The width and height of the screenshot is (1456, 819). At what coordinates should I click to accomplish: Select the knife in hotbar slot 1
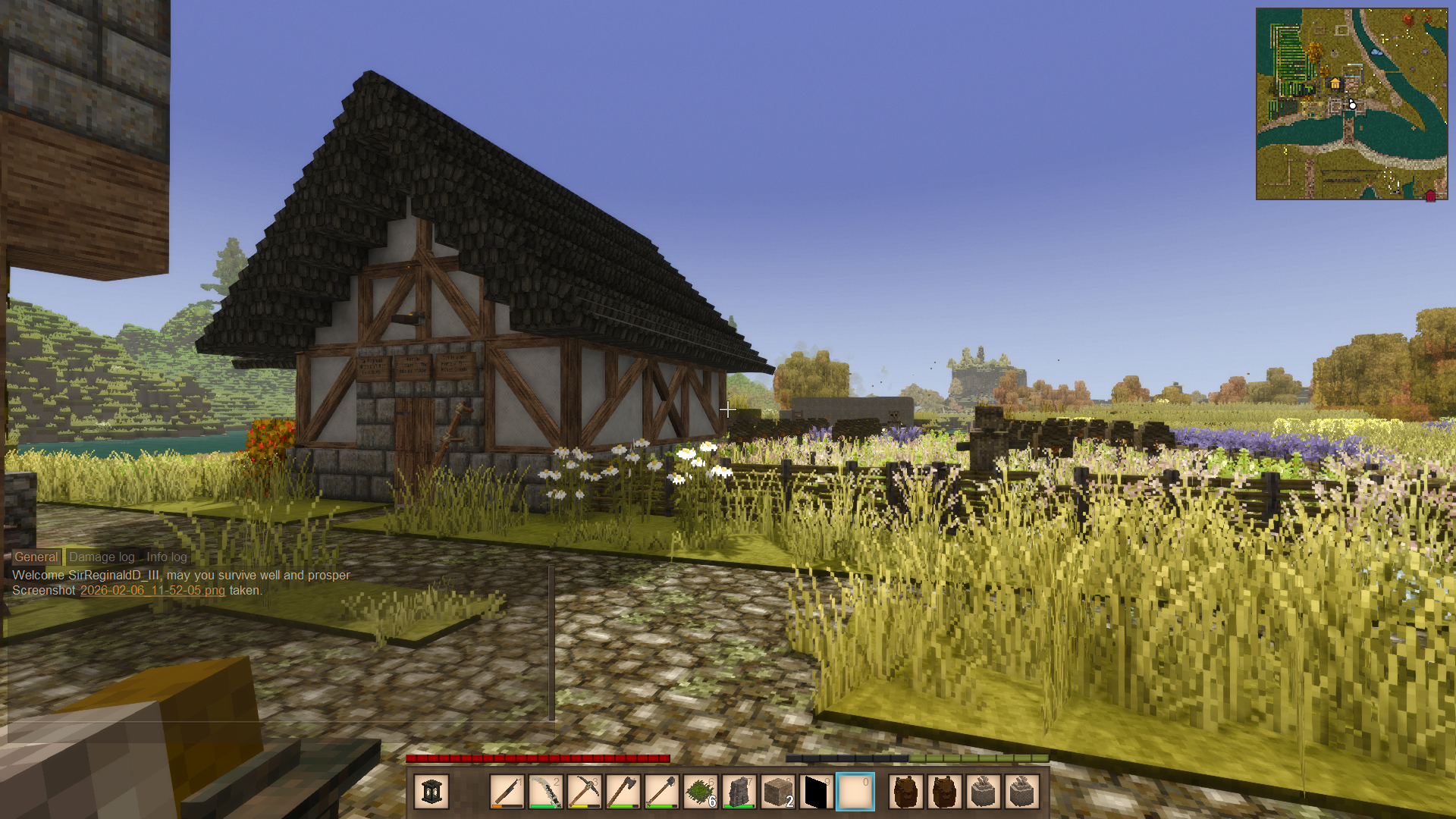pos(507,792)
